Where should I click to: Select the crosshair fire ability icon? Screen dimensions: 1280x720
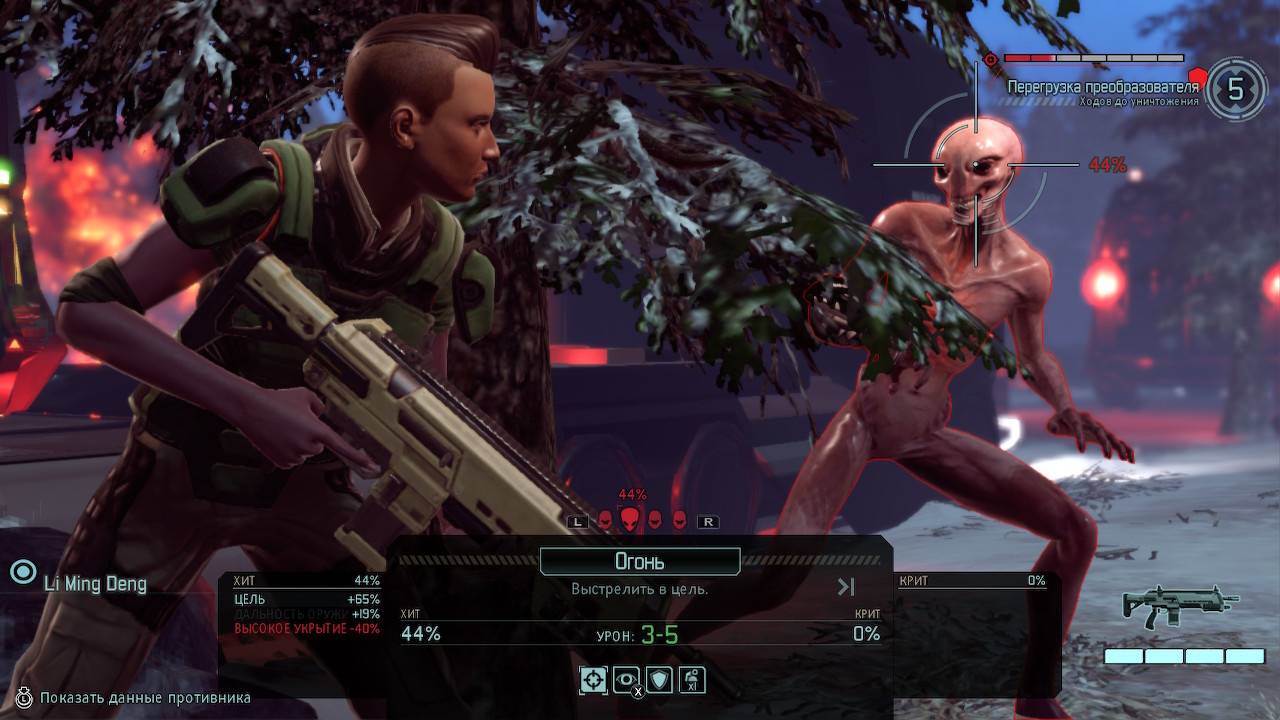point(593,680)
